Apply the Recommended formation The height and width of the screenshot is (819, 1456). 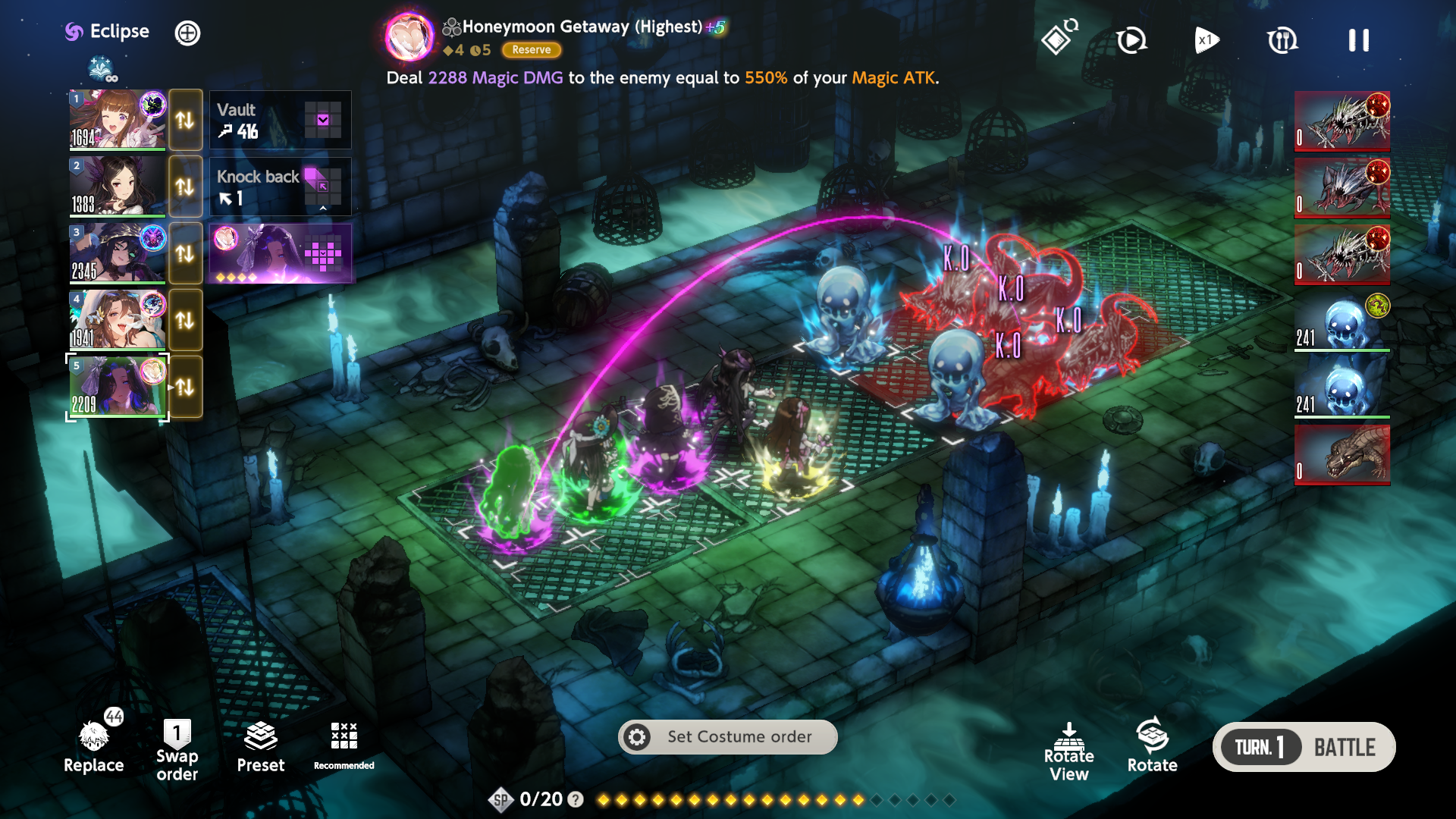tap(344, 745)
